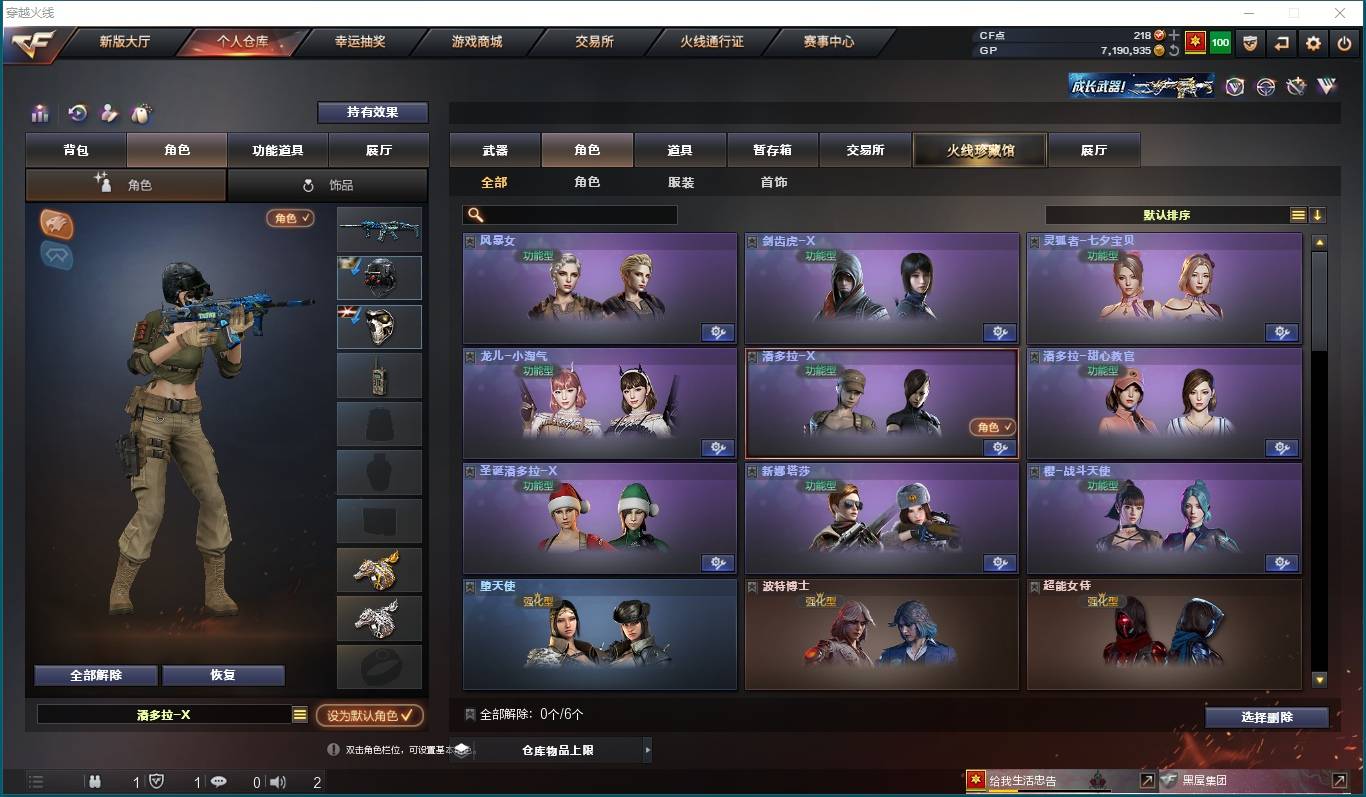Screen dimensions: 1366x797
Task: Click the 全部解除 remove all button
Action: [x=94, y=675]
